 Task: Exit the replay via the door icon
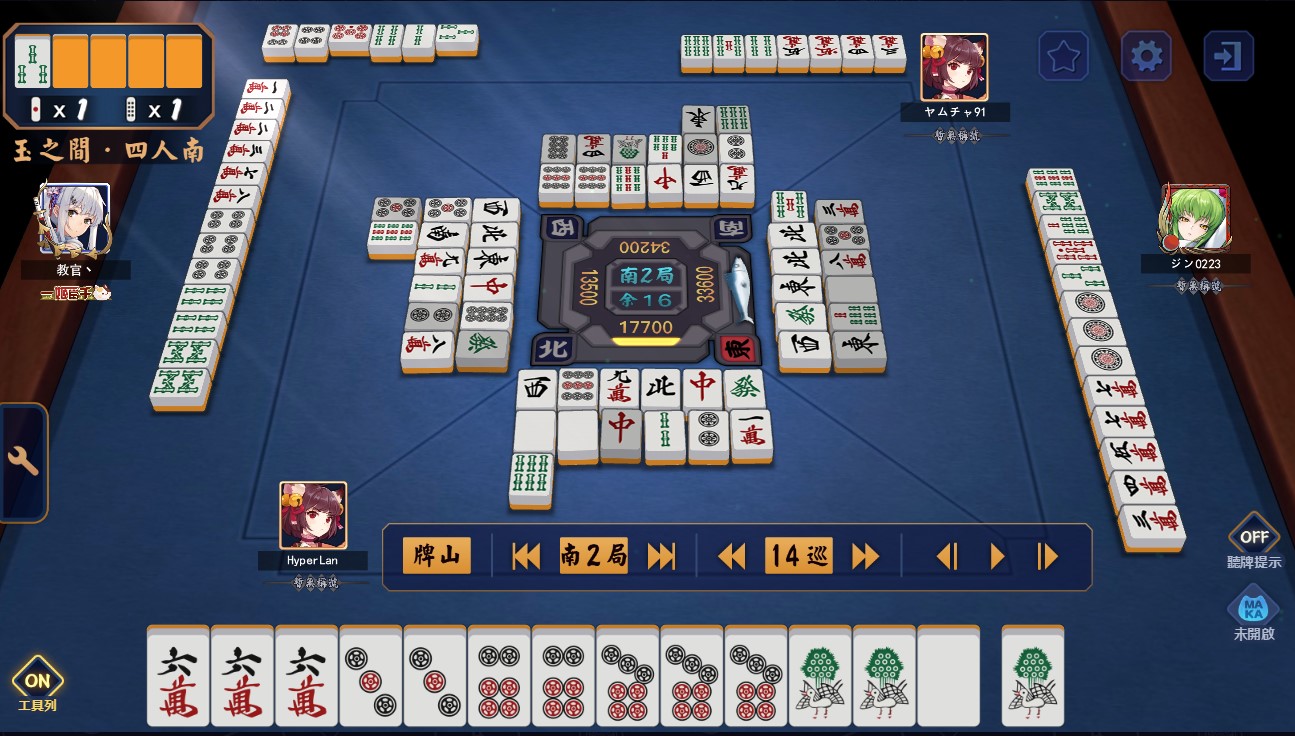pyautogui.click(x=1228, y=56)
